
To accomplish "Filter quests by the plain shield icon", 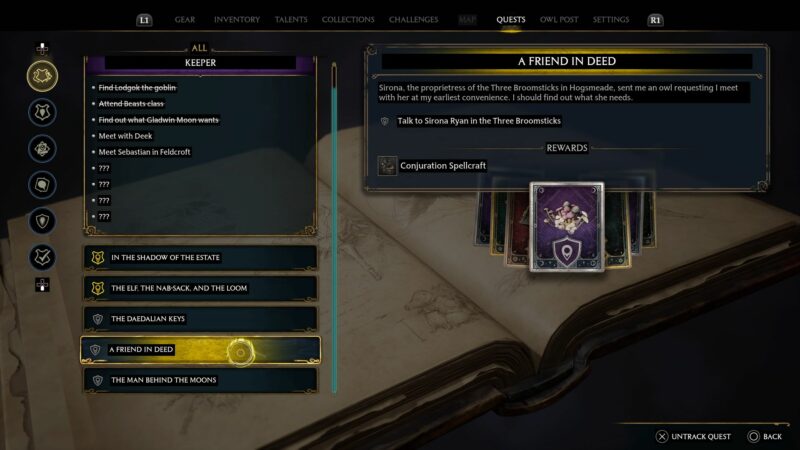I will point(42,221).
